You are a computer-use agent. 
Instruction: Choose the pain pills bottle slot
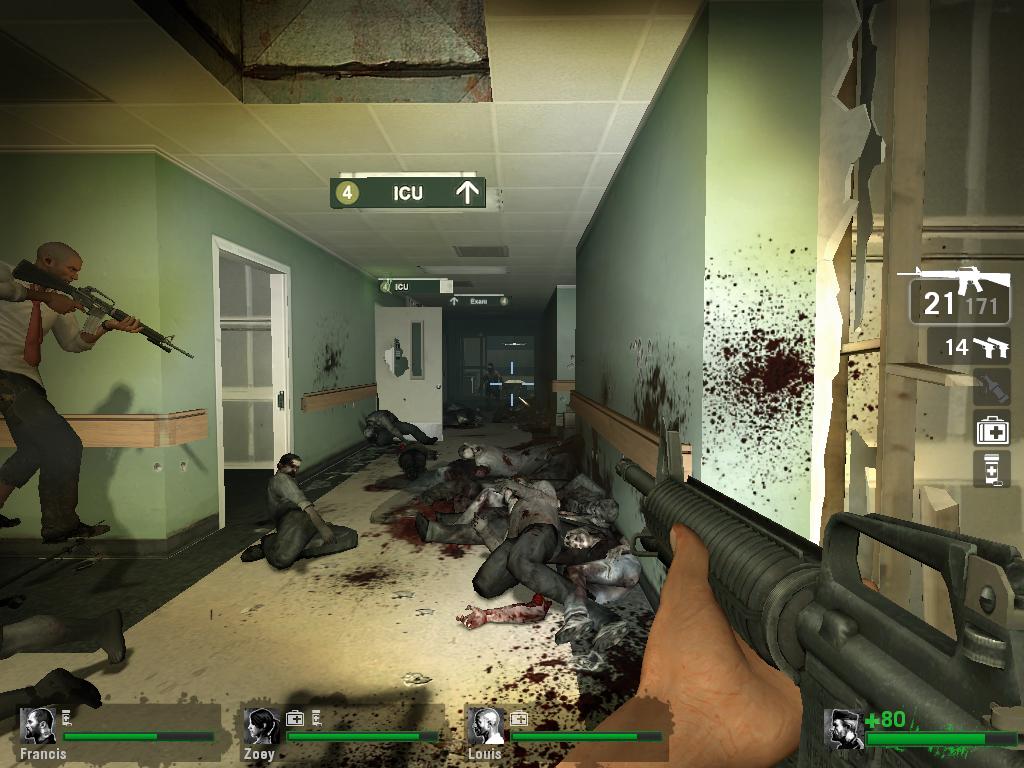click(991, 469)
